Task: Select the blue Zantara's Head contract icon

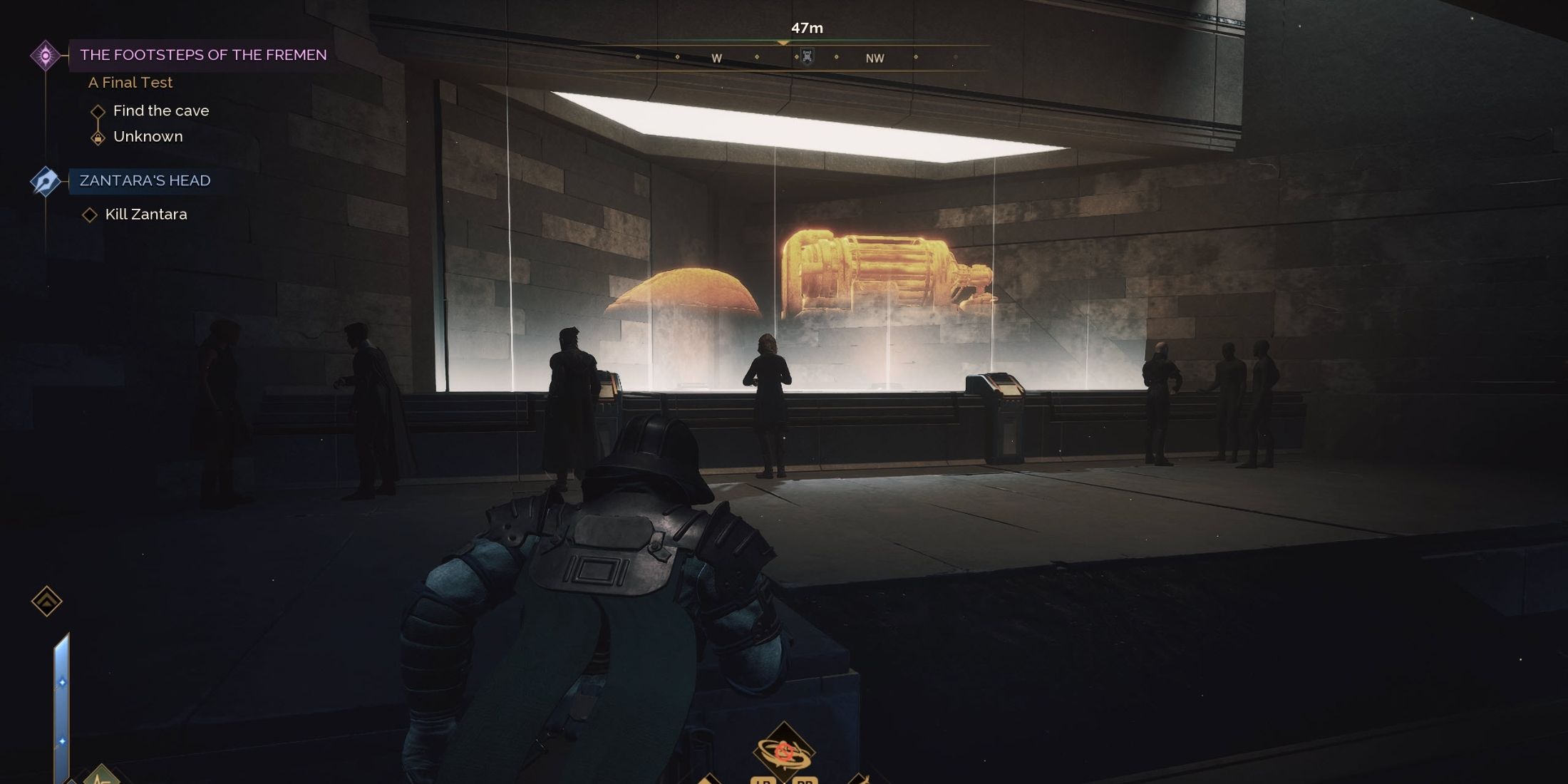Action: pos(44,182)
